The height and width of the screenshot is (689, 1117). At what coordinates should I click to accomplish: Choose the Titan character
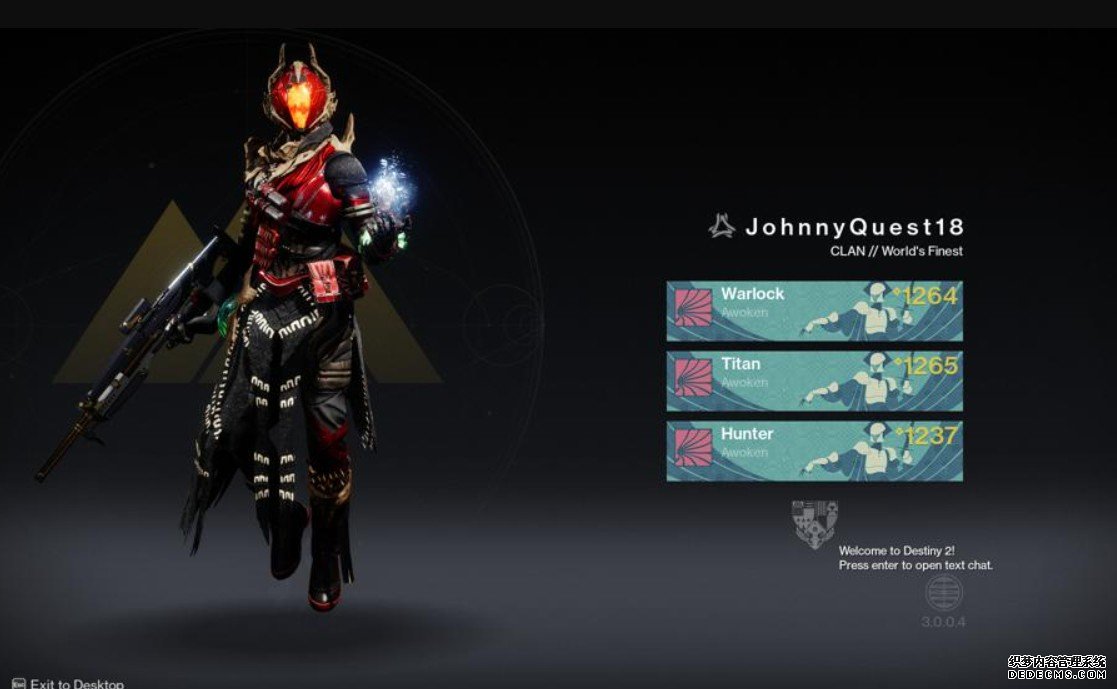[x=814, y=381]
